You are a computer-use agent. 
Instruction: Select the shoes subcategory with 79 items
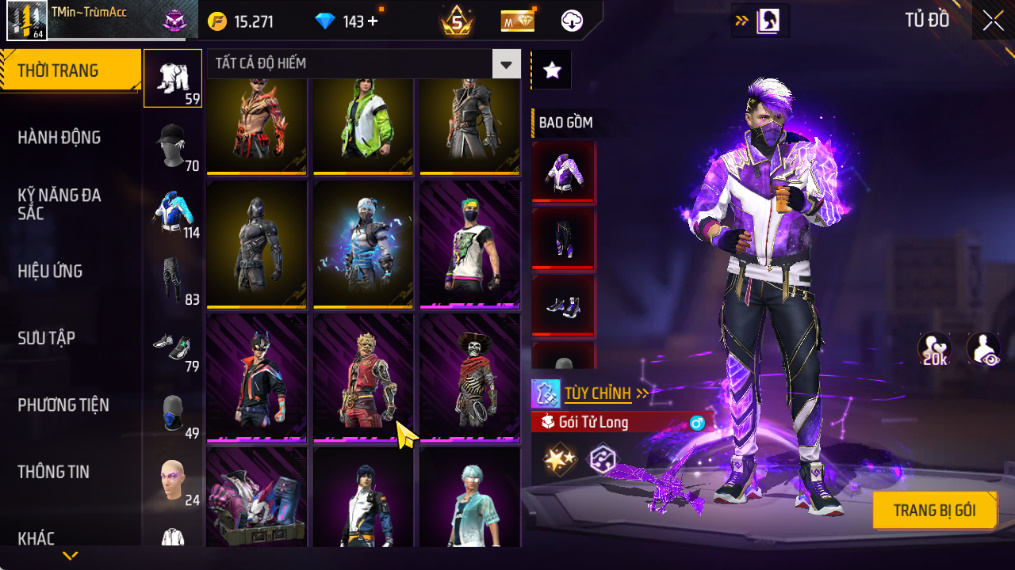172,347
